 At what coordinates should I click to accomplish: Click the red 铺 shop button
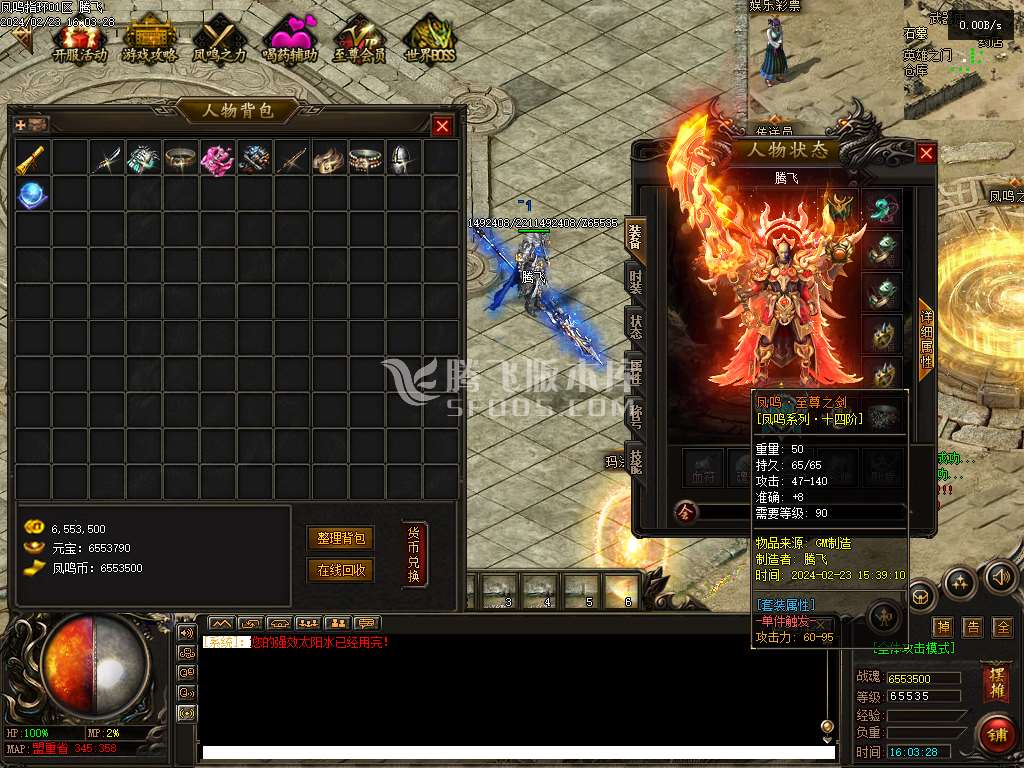tap(996, 735)
